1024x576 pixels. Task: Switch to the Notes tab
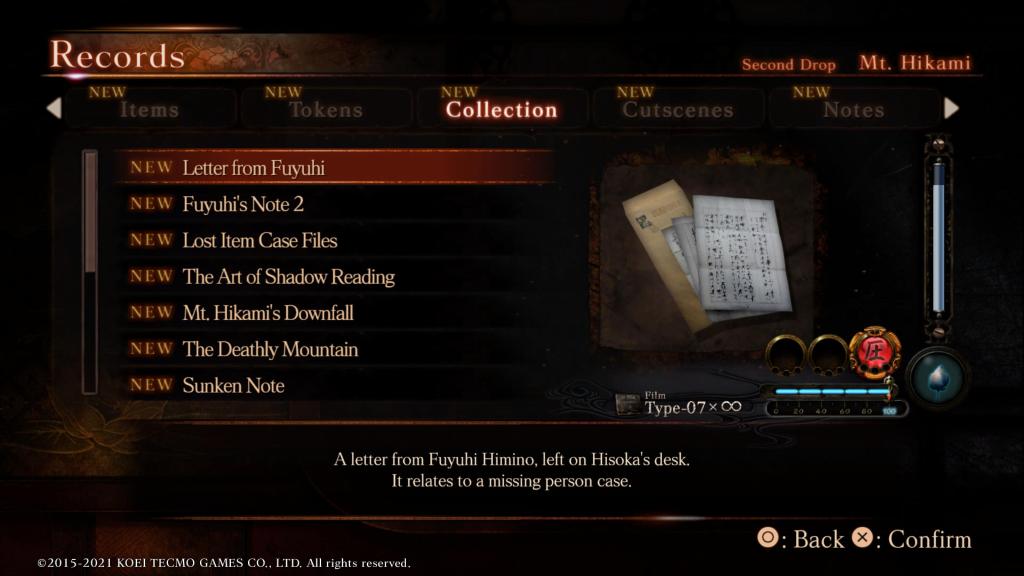coord(853,109)
